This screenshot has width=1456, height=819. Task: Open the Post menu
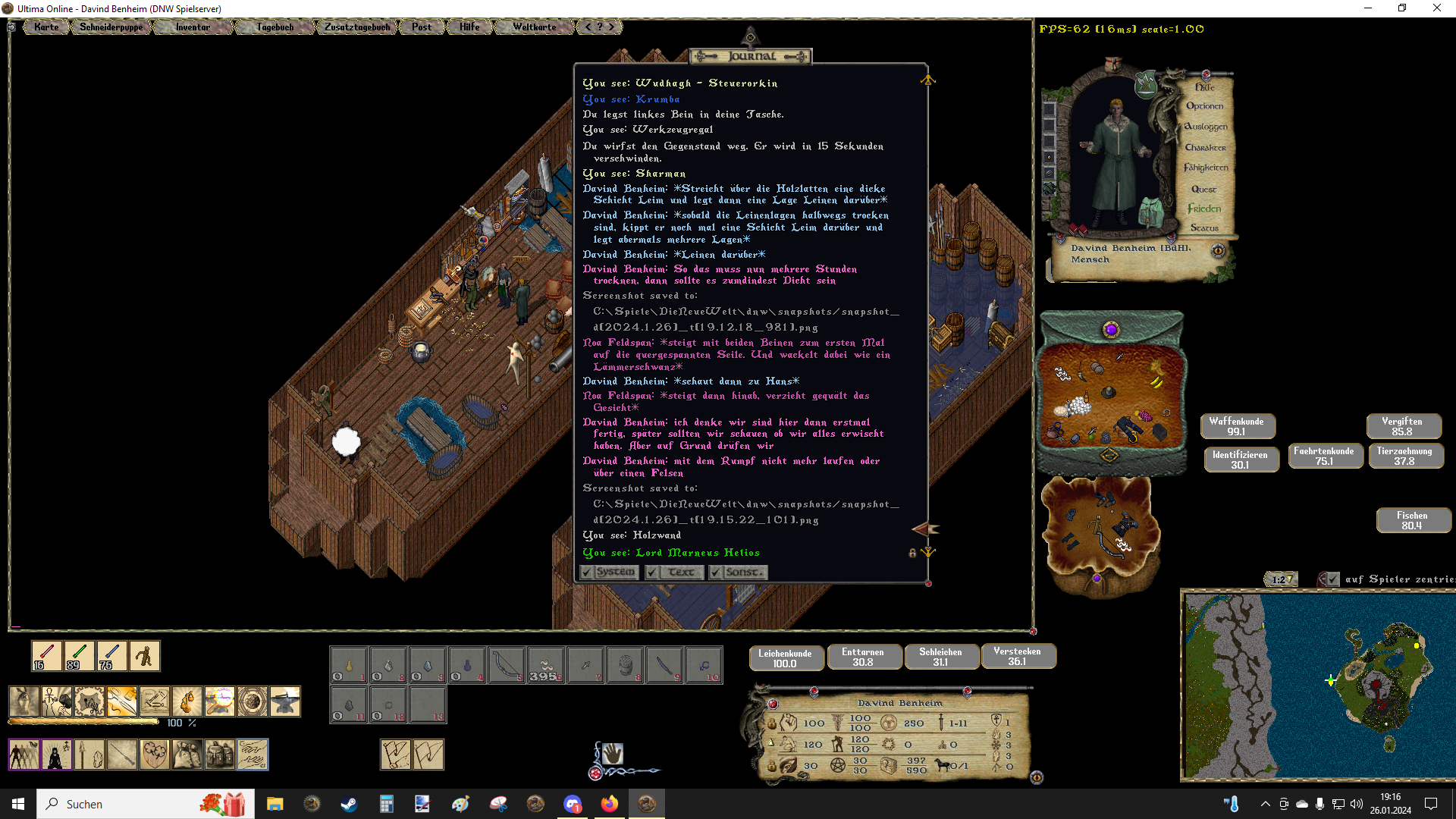[422, 27]
